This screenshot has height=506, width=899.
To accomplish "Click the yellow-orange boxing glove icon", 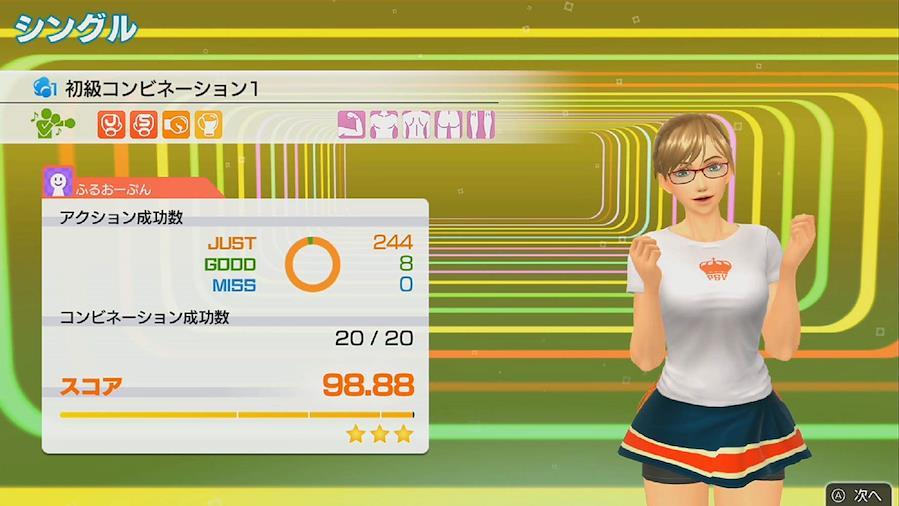I will click(x=209, y=125).
